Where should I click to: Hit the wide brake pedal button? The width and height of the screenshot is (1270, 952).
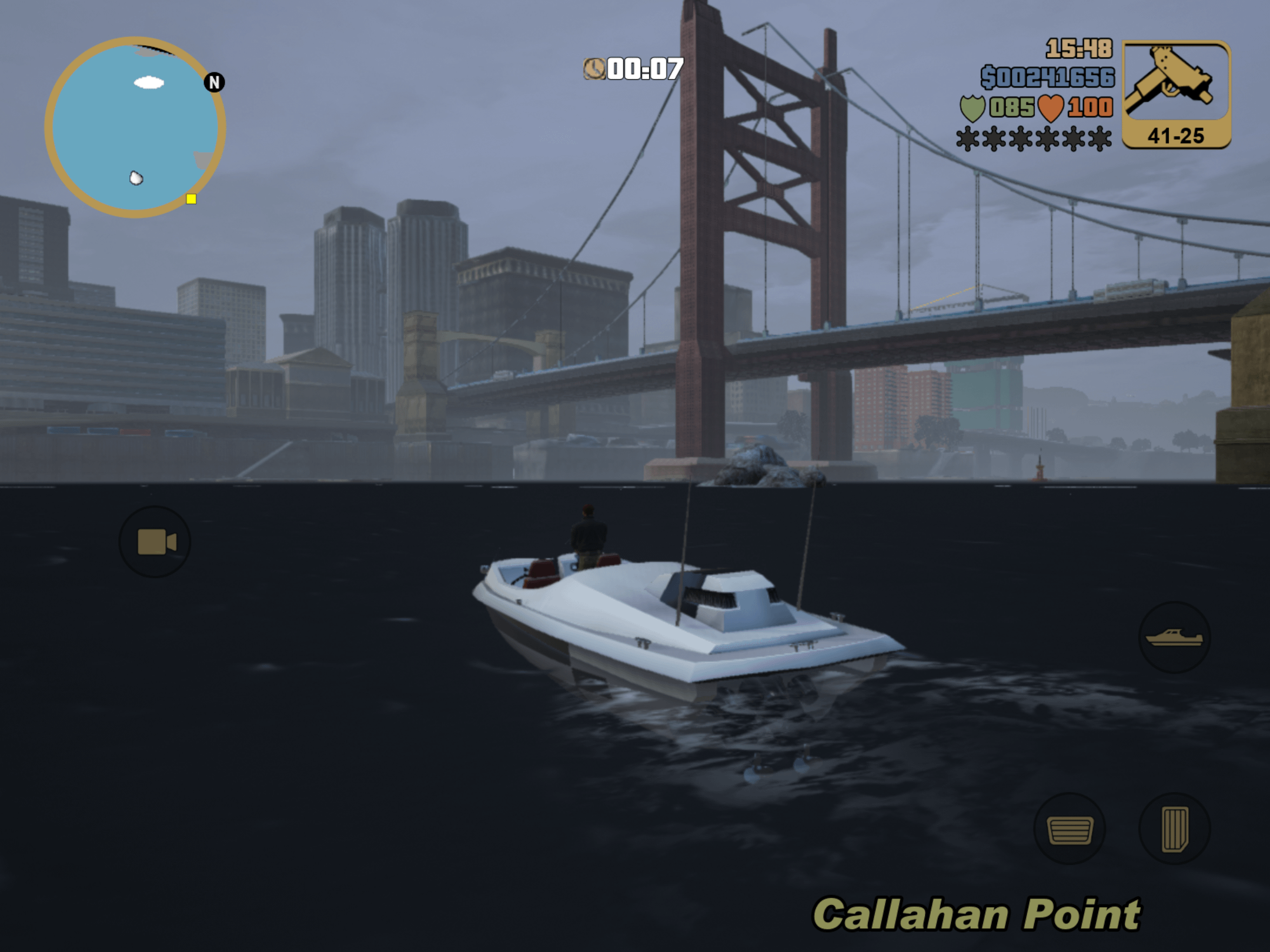pos(1070,829)
